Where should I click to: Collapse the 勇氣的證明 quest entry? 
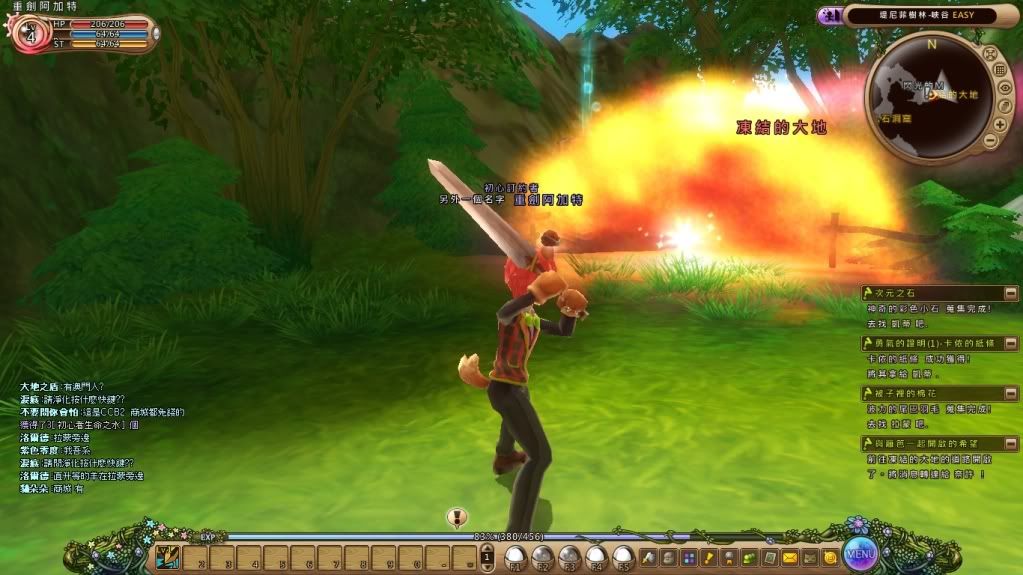pyautogui.click(x=1012, y=343)
